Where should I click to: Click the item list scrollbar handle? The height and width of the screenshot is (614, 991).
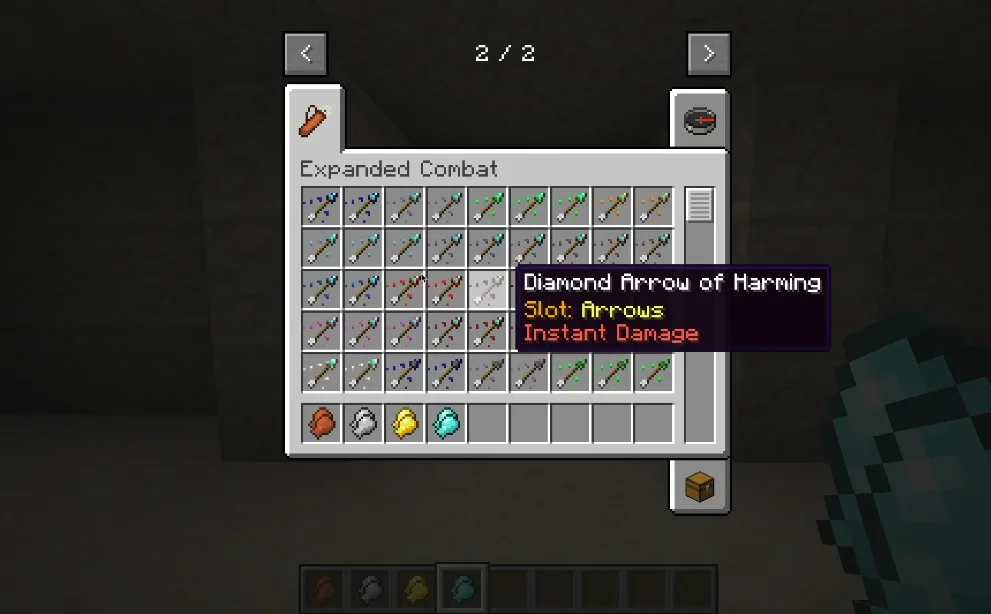tap(699, 205)
